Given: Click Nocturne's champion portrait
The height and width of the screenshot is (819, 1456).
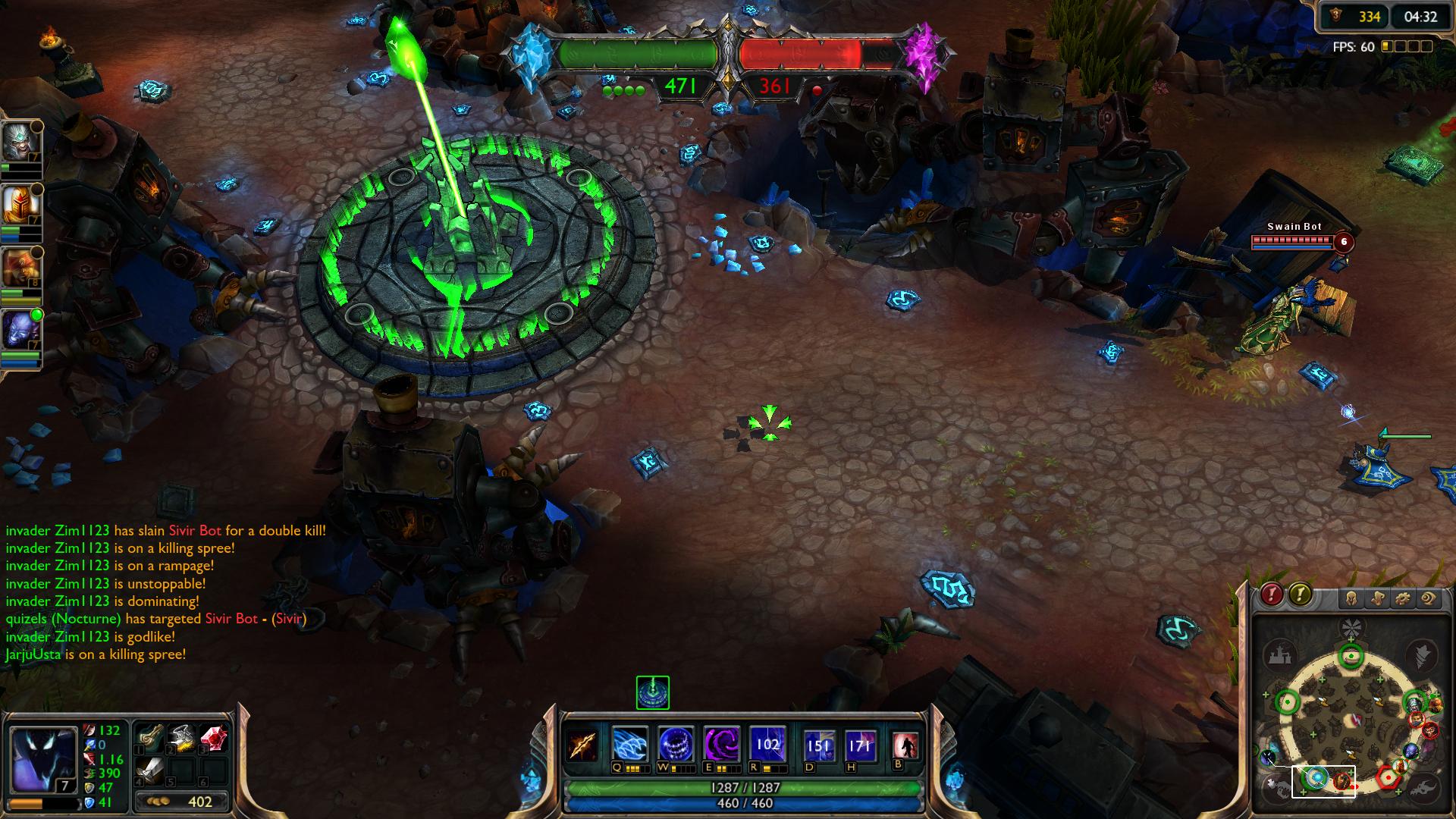Looking at the screenshot, I should click(42, 760).
